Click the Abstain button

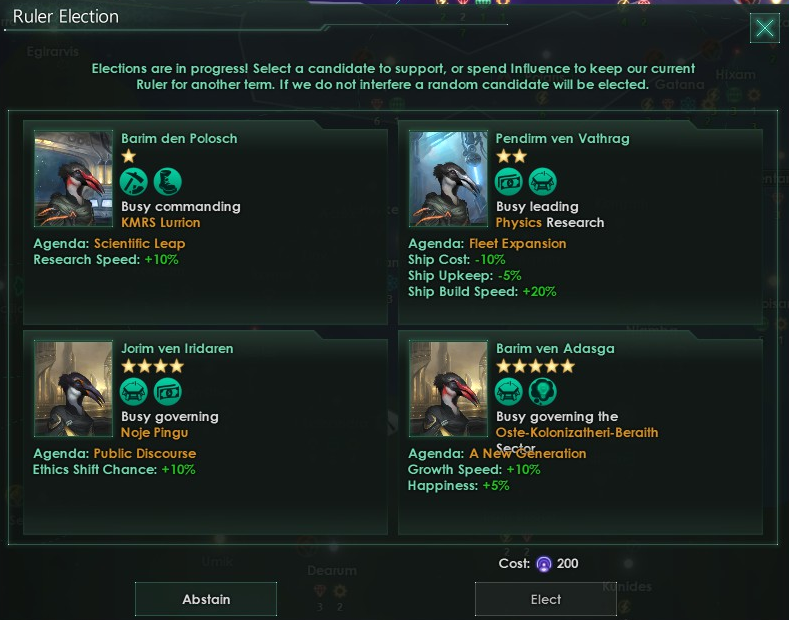point(206,599)
